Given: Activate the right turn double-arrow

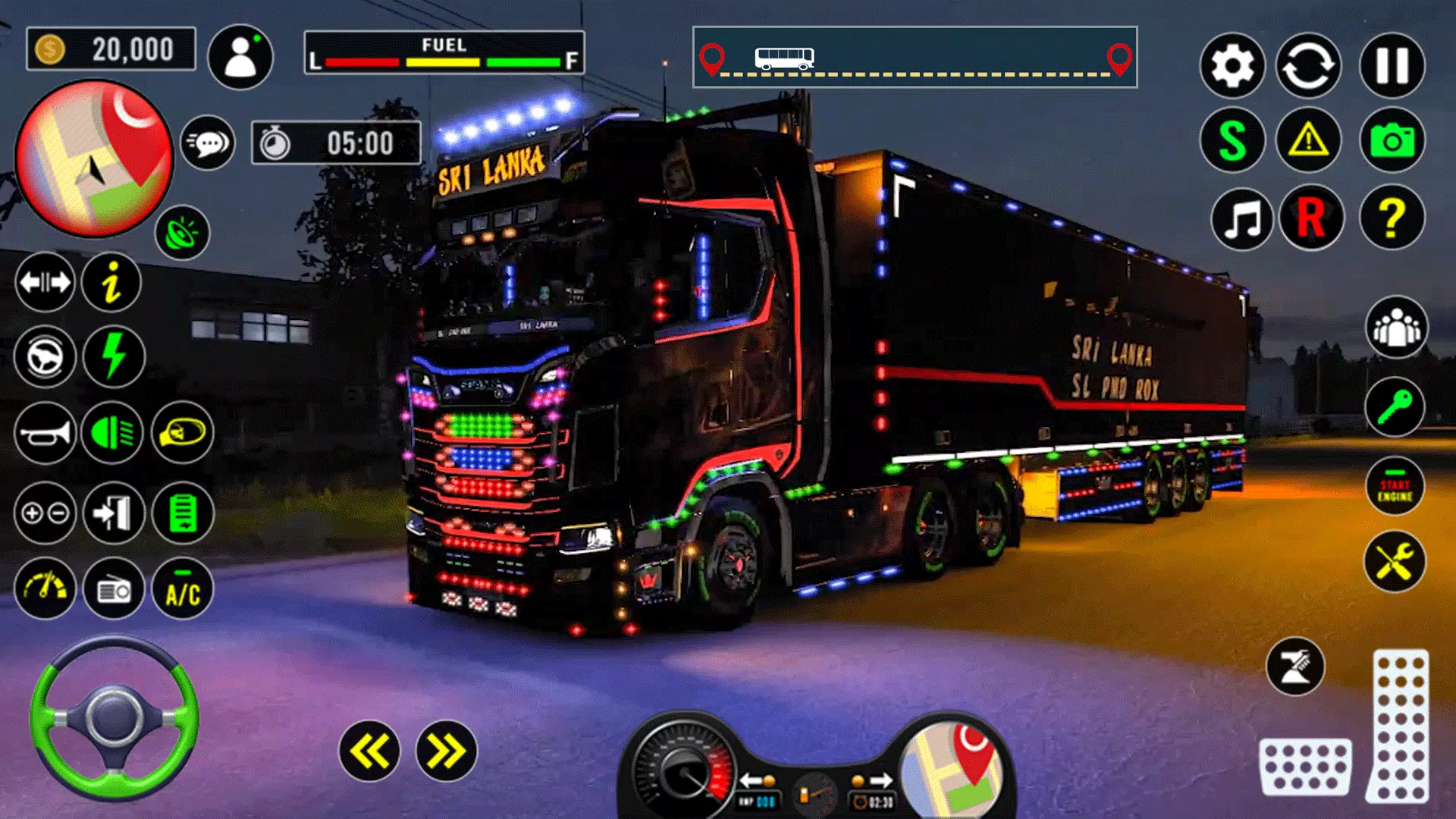Looking at the screenshot, I should [447, 752].
